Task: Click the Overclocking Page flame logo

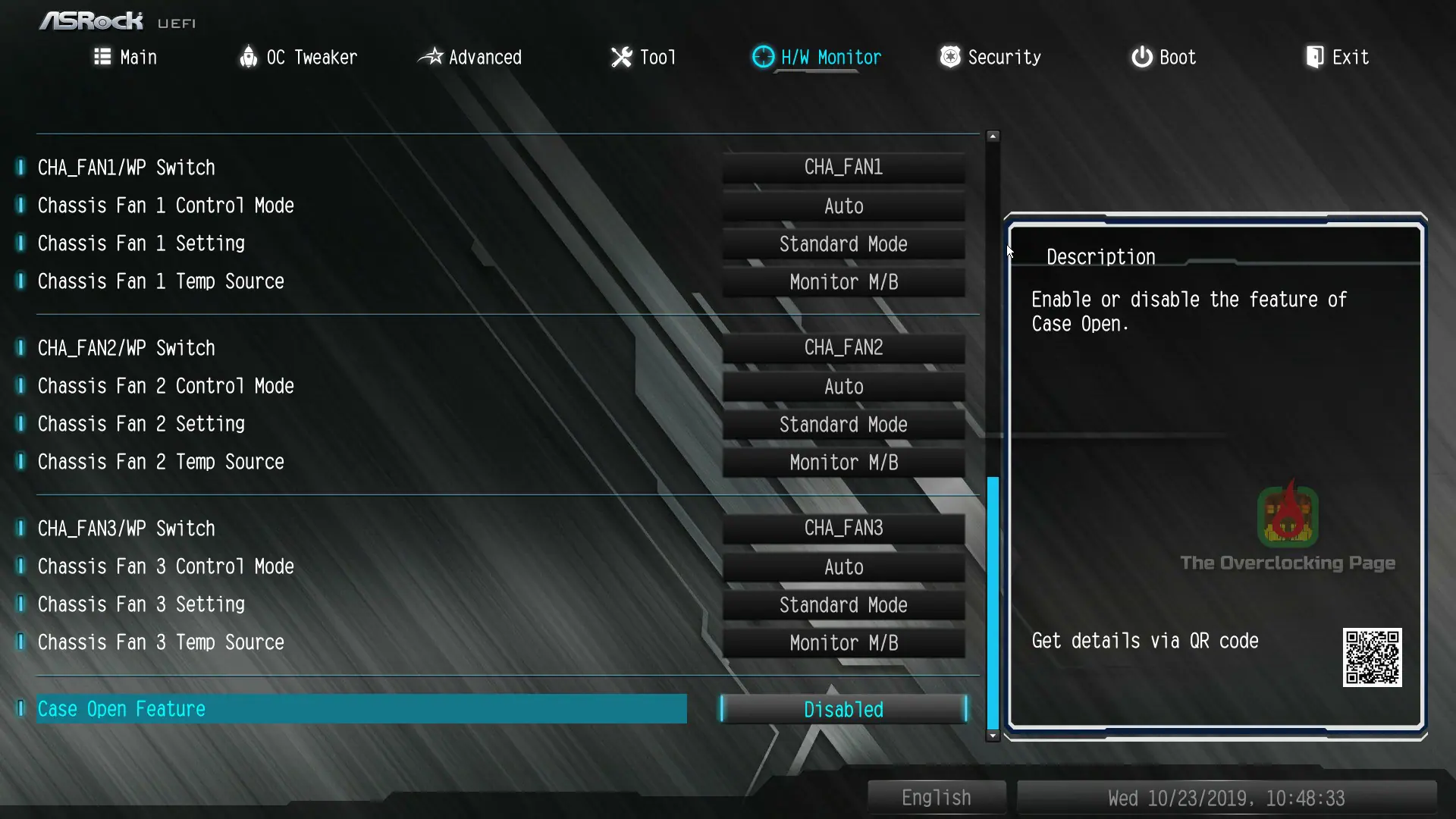Action: click(x=1287, y=516)
